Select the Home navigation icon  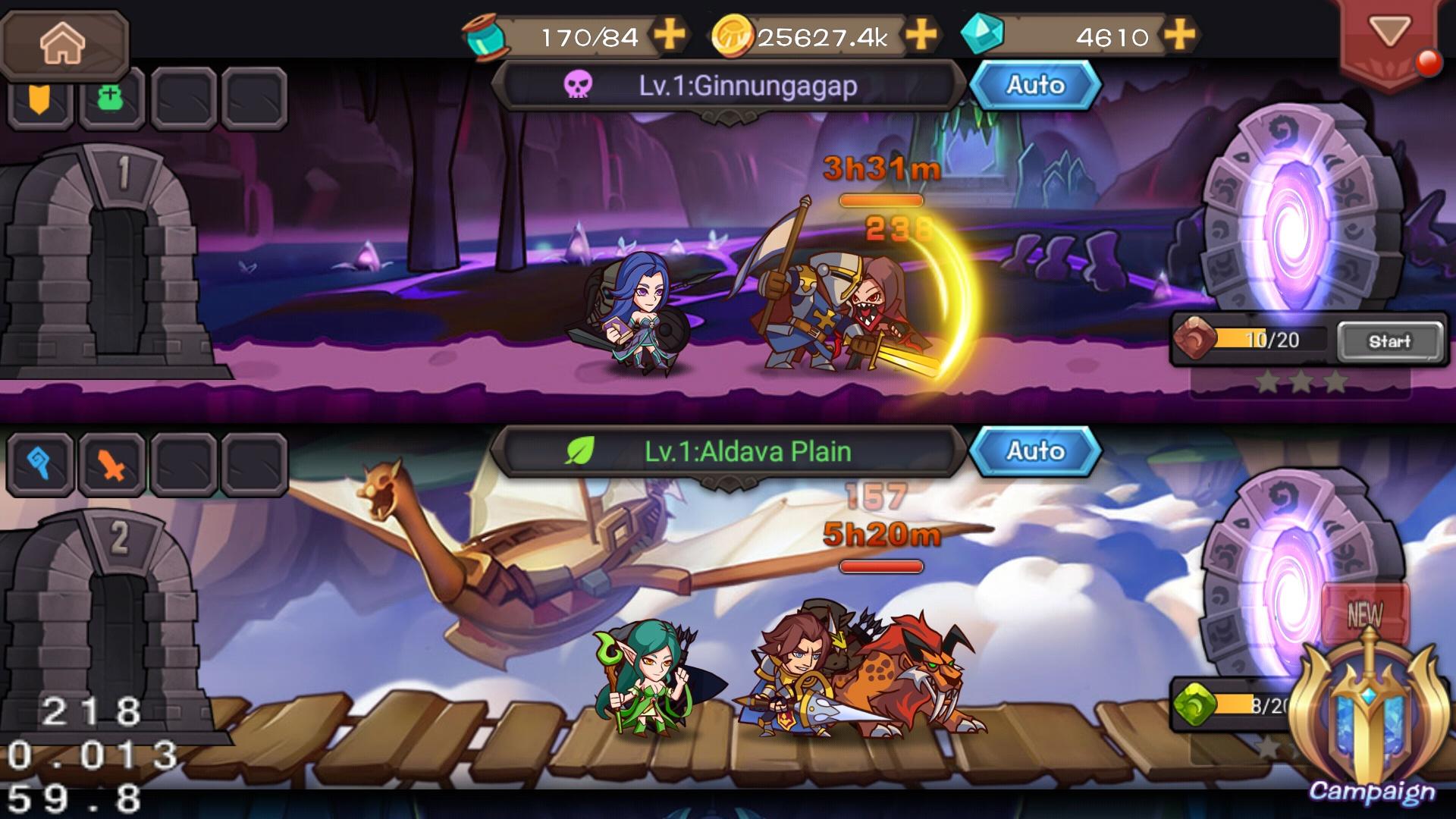[64, 44]
